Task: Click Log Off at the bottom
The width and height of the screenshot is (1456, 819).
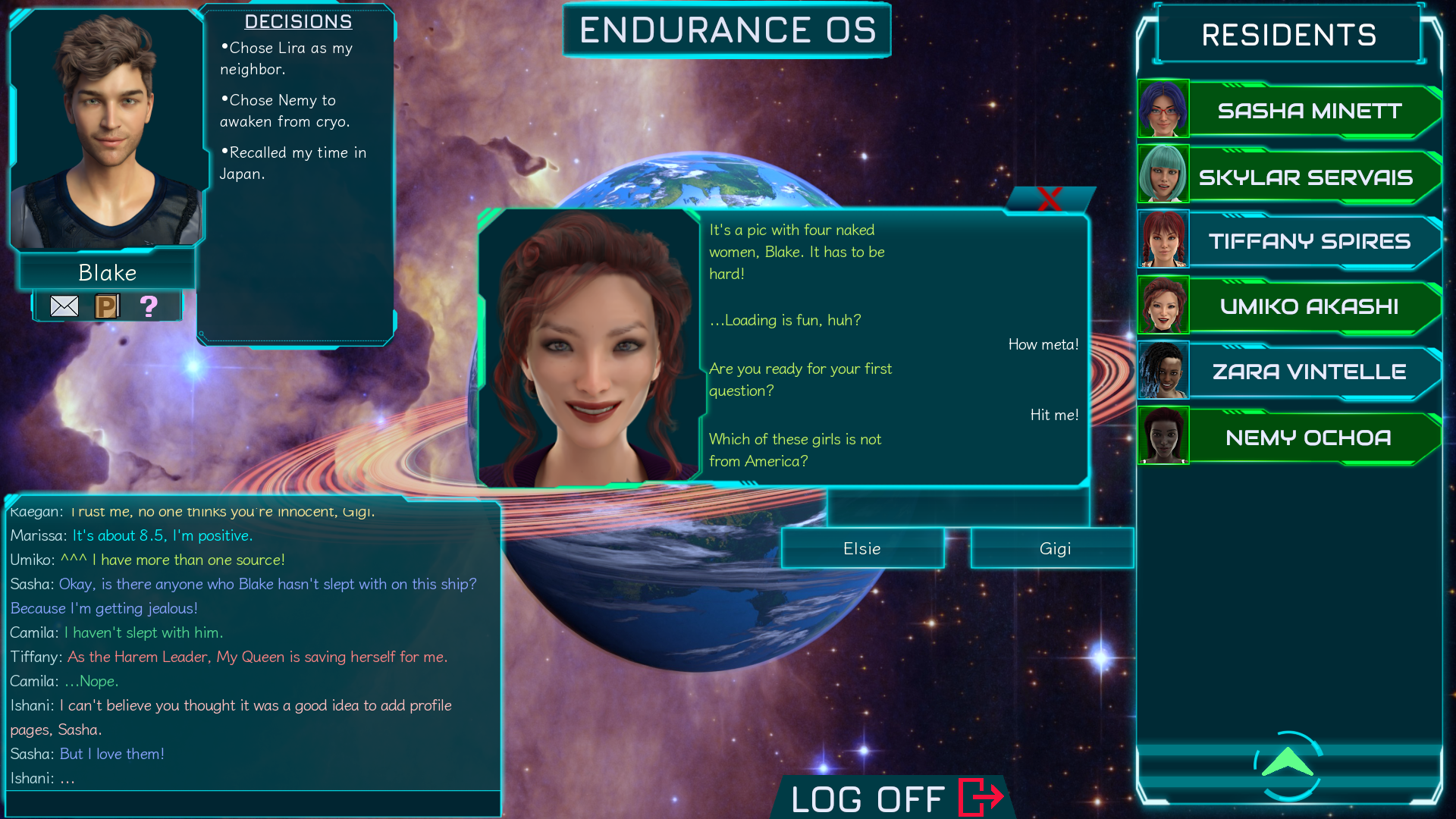Action: pyautogui.click(x=867, y=797)
